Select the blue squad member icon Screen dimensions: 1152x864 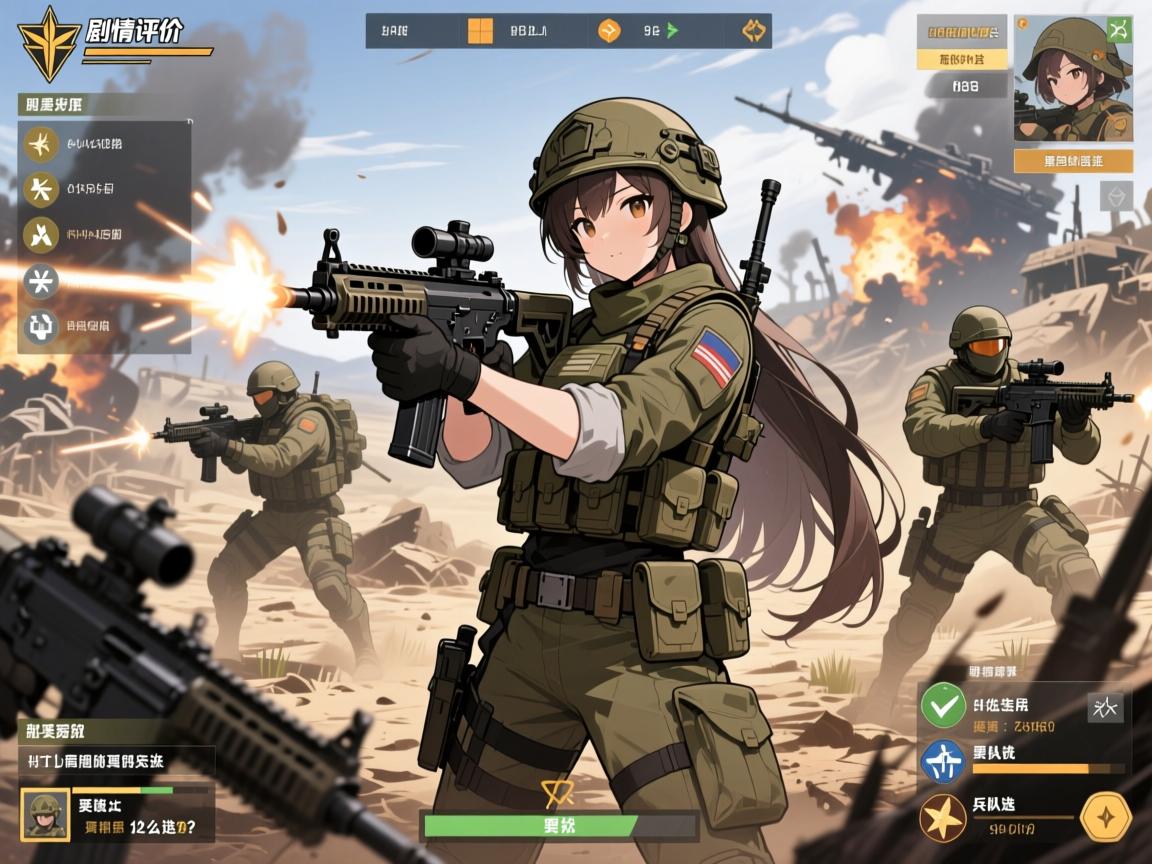[942, 761]
